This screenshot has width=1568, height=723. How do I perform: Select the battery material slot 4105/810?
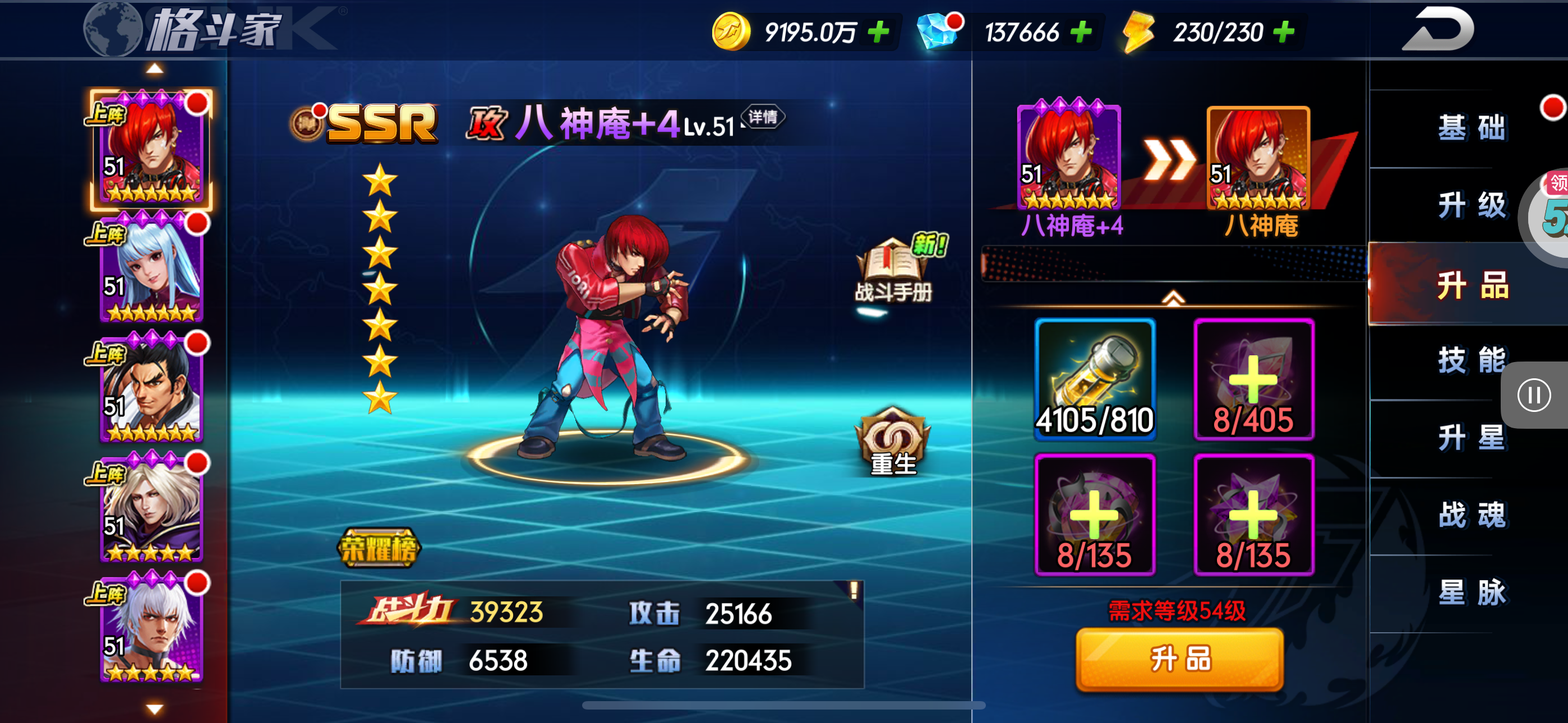tap(1095, 378)
